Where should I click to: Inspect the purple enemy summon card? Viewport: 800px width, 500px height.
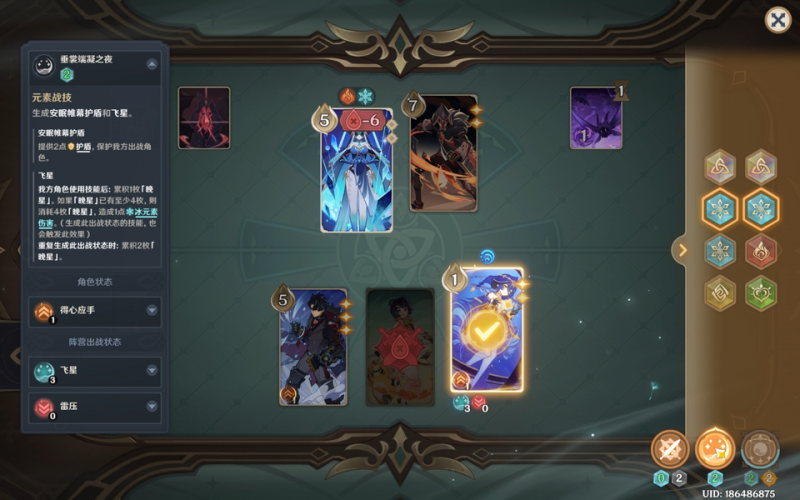pos(597,118)
